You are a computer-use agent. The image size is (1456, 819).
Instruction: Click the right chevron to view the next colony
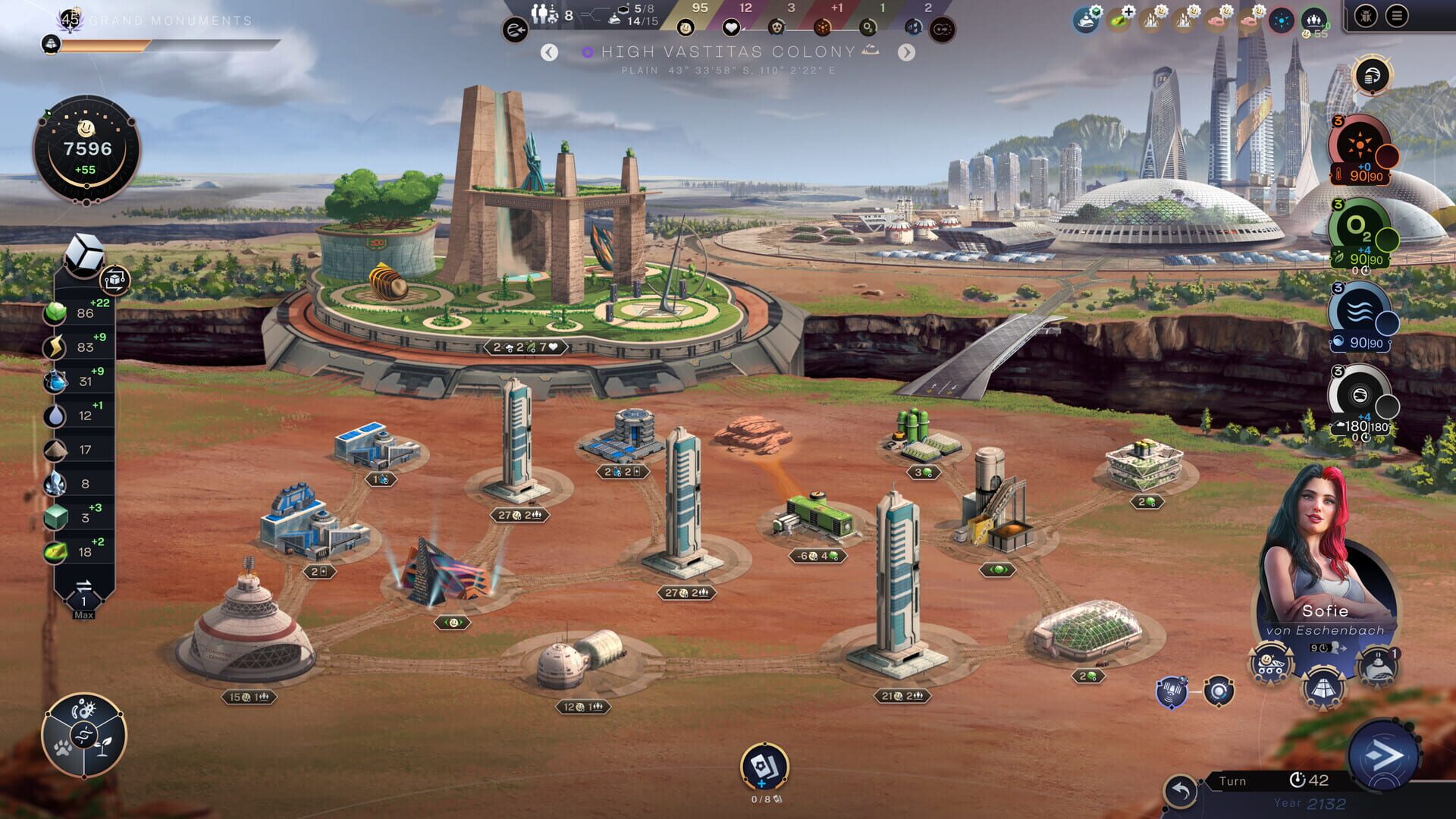pyautogui.click(x=907, y=53)
